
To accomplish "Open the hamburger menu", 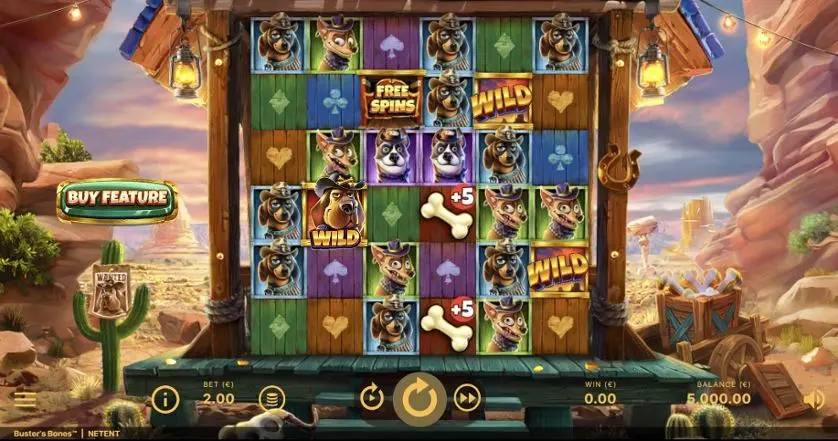I will pos(25,400).
